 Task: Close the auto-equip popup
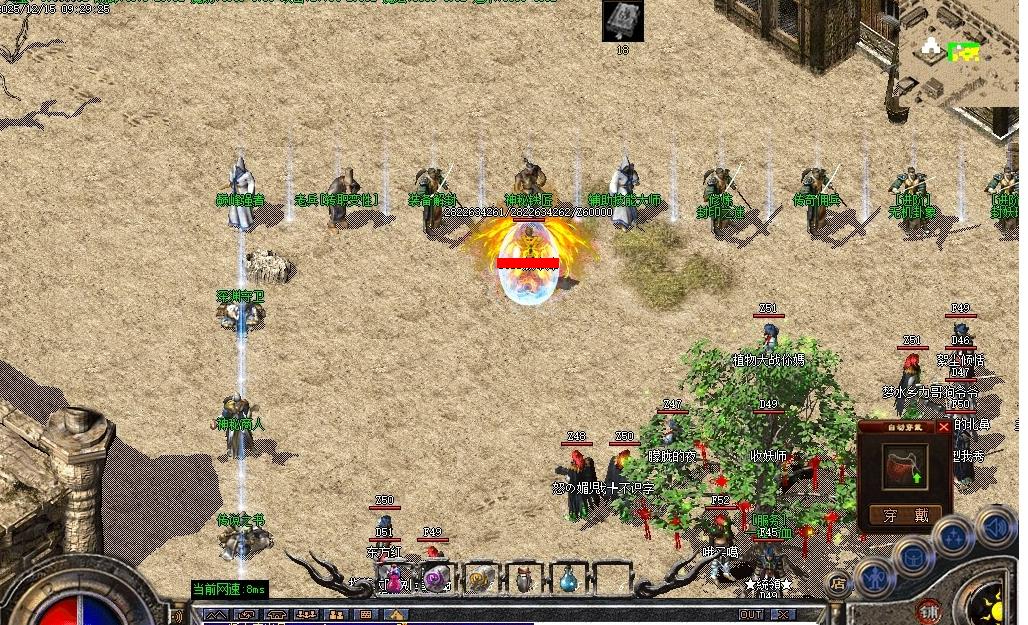tap(943, 427)
